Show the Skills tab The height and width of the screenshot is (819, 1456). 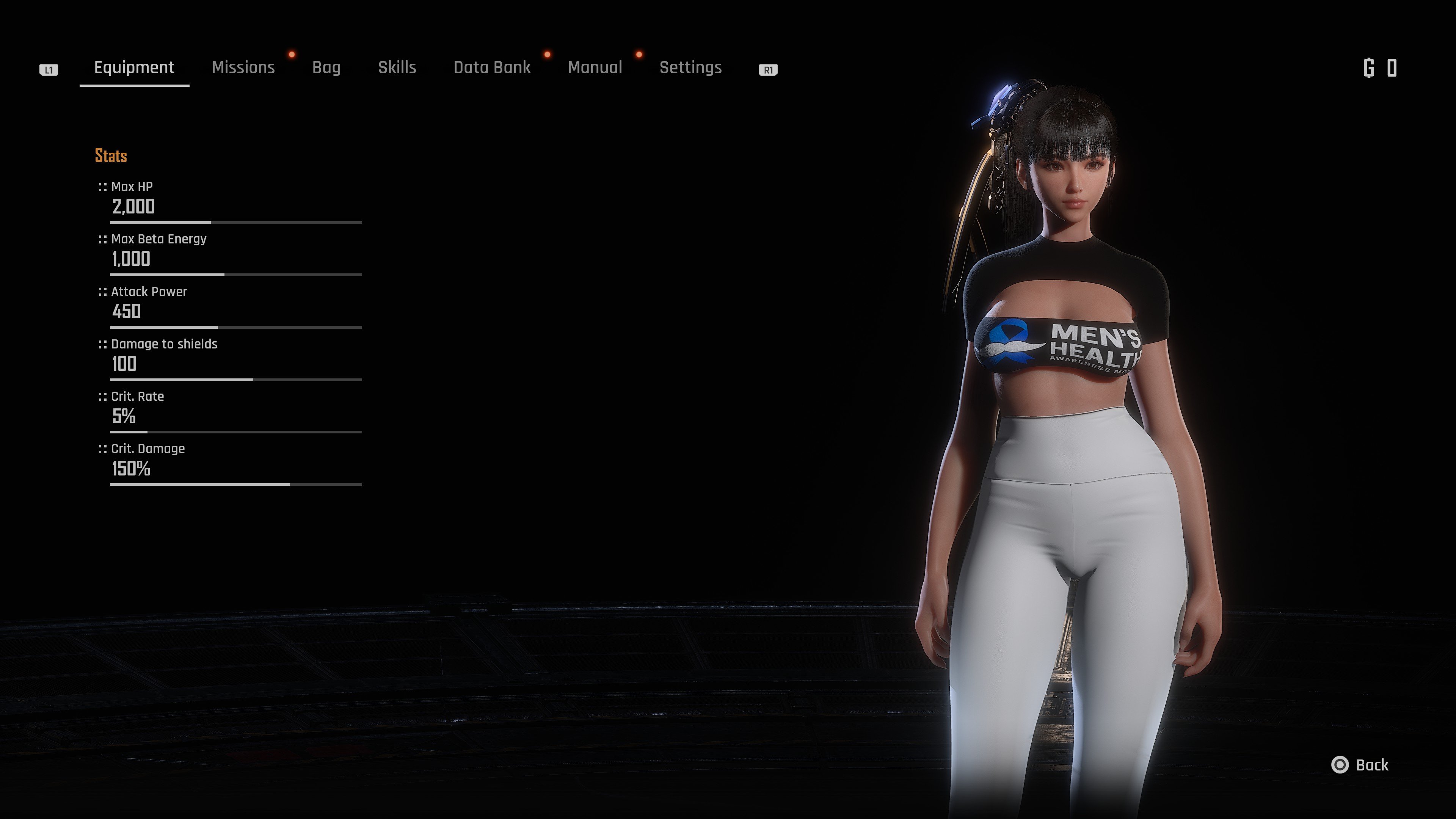(397, 68)
